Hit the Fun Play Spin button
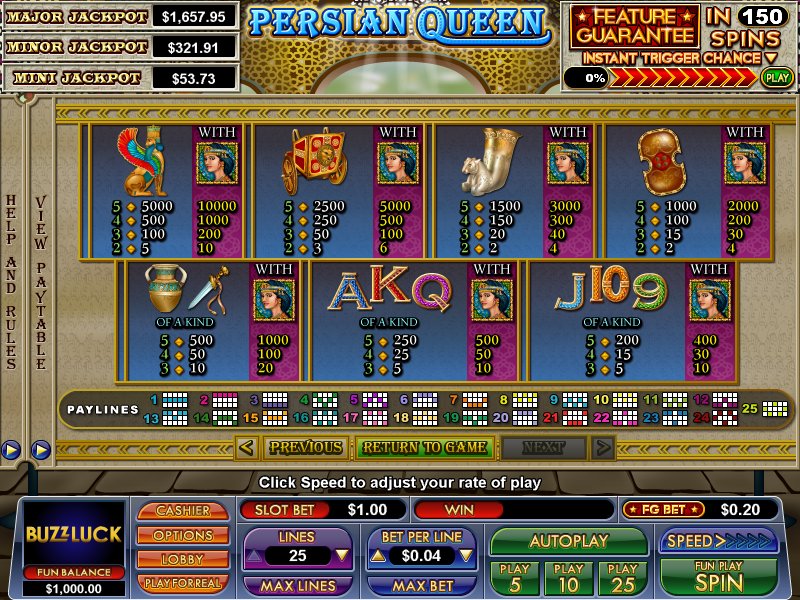Screen dimensions: 800x600 [718, 577]
